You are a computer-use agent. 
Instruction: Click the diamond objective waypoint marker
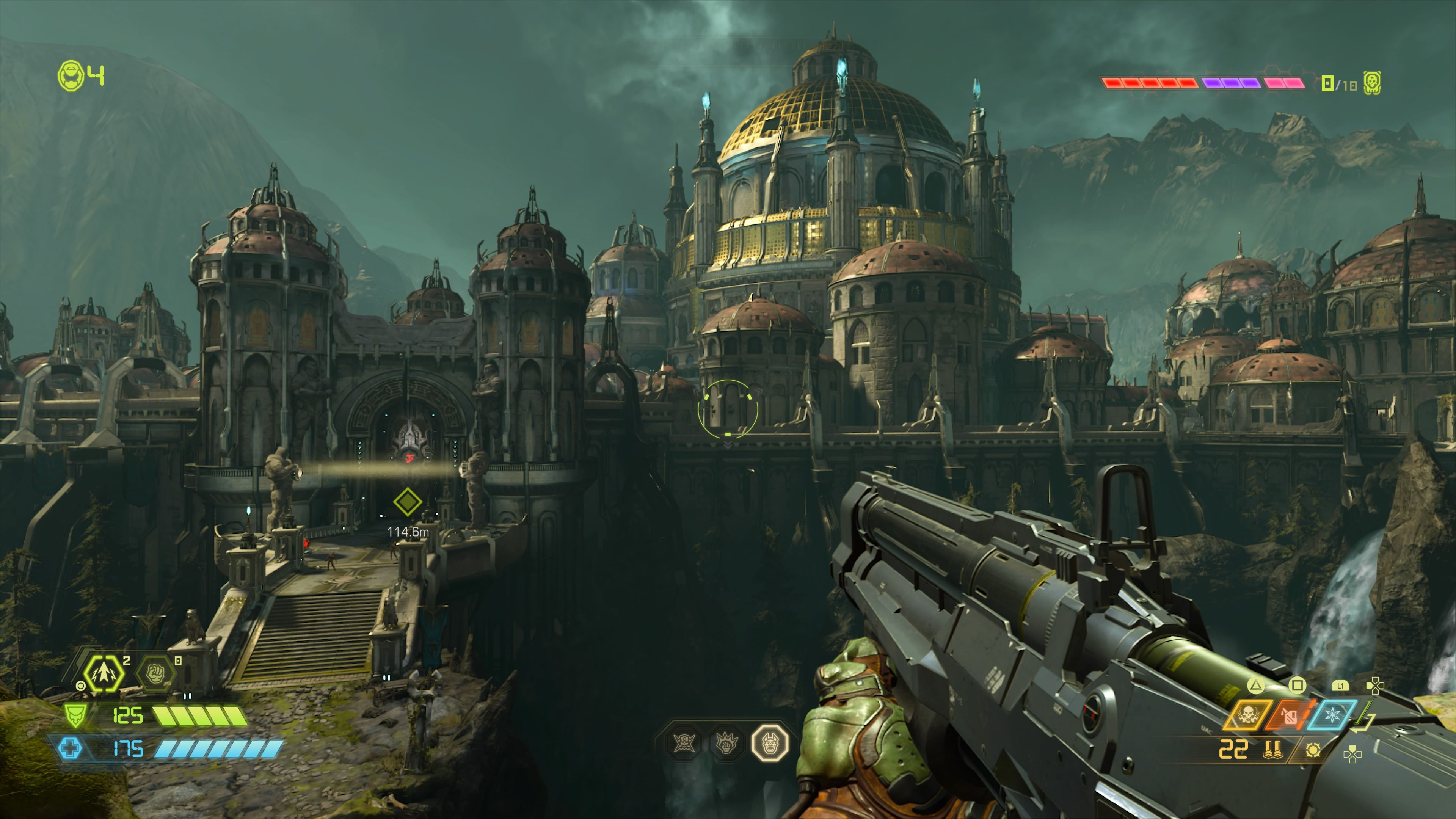408,501
